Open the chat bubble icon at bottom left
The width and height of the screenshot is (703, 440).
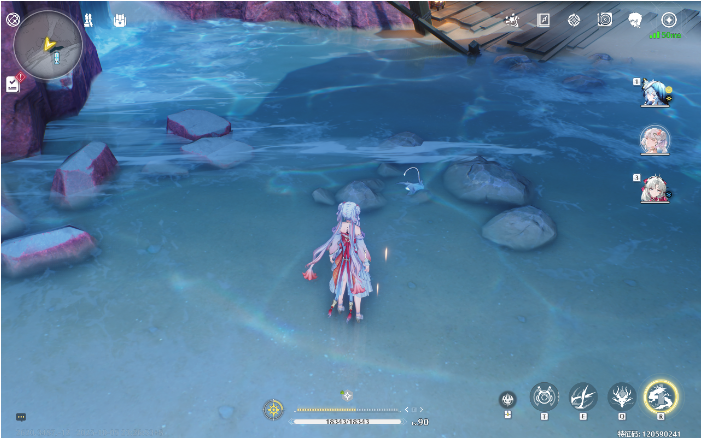point(20,416)
